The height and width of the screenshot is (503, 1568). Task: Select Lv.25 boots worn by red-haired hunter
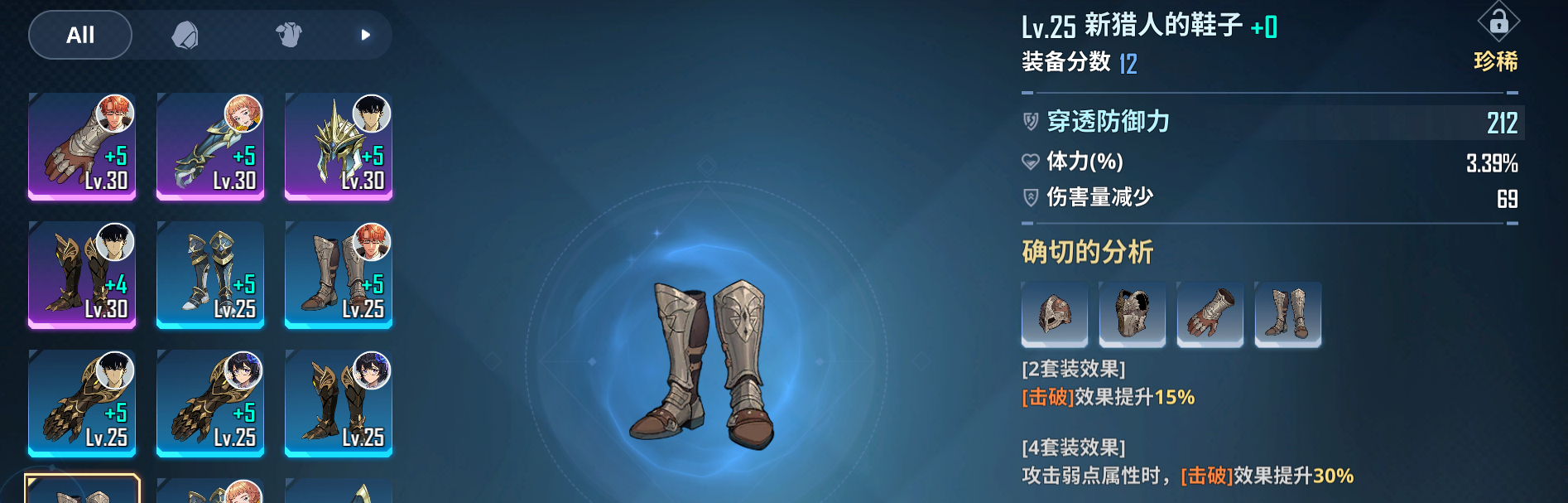pos(338,275)
